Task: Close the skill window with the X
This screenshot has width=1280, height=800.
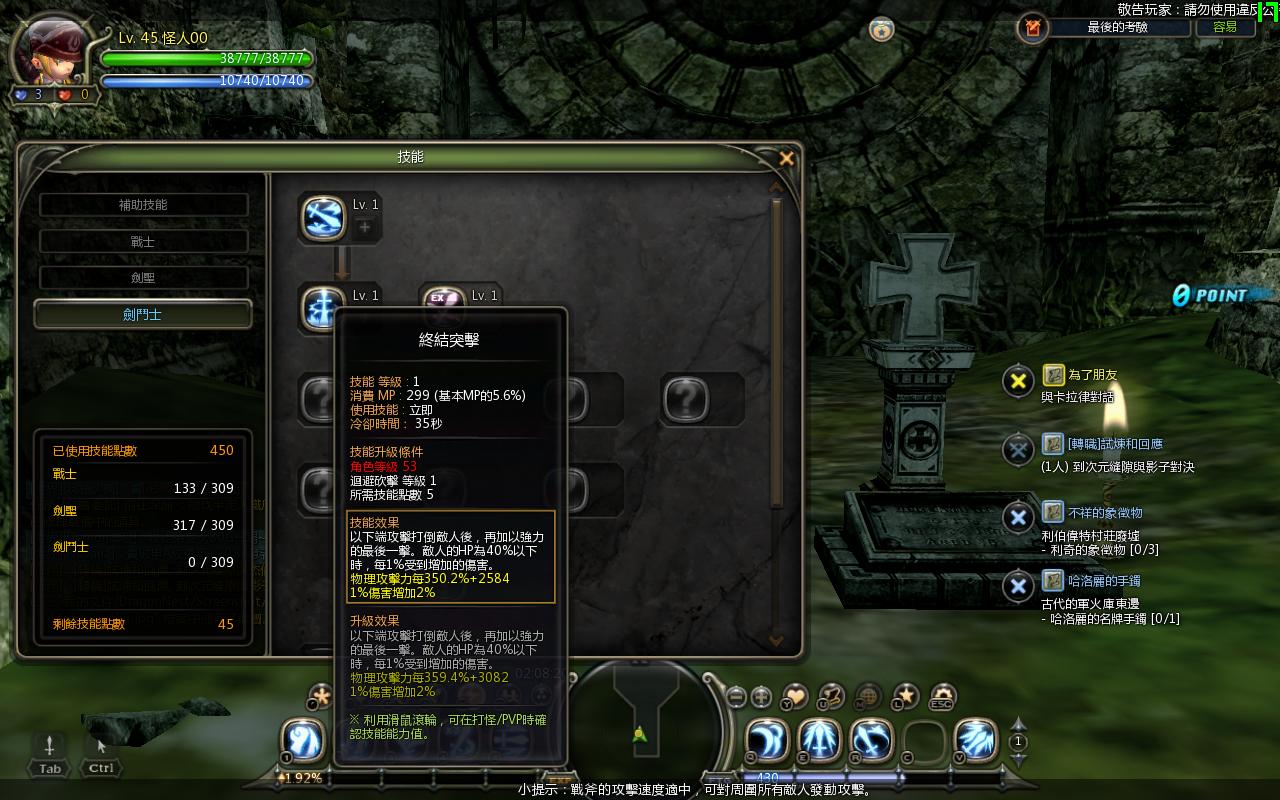Action: point(786,158)
